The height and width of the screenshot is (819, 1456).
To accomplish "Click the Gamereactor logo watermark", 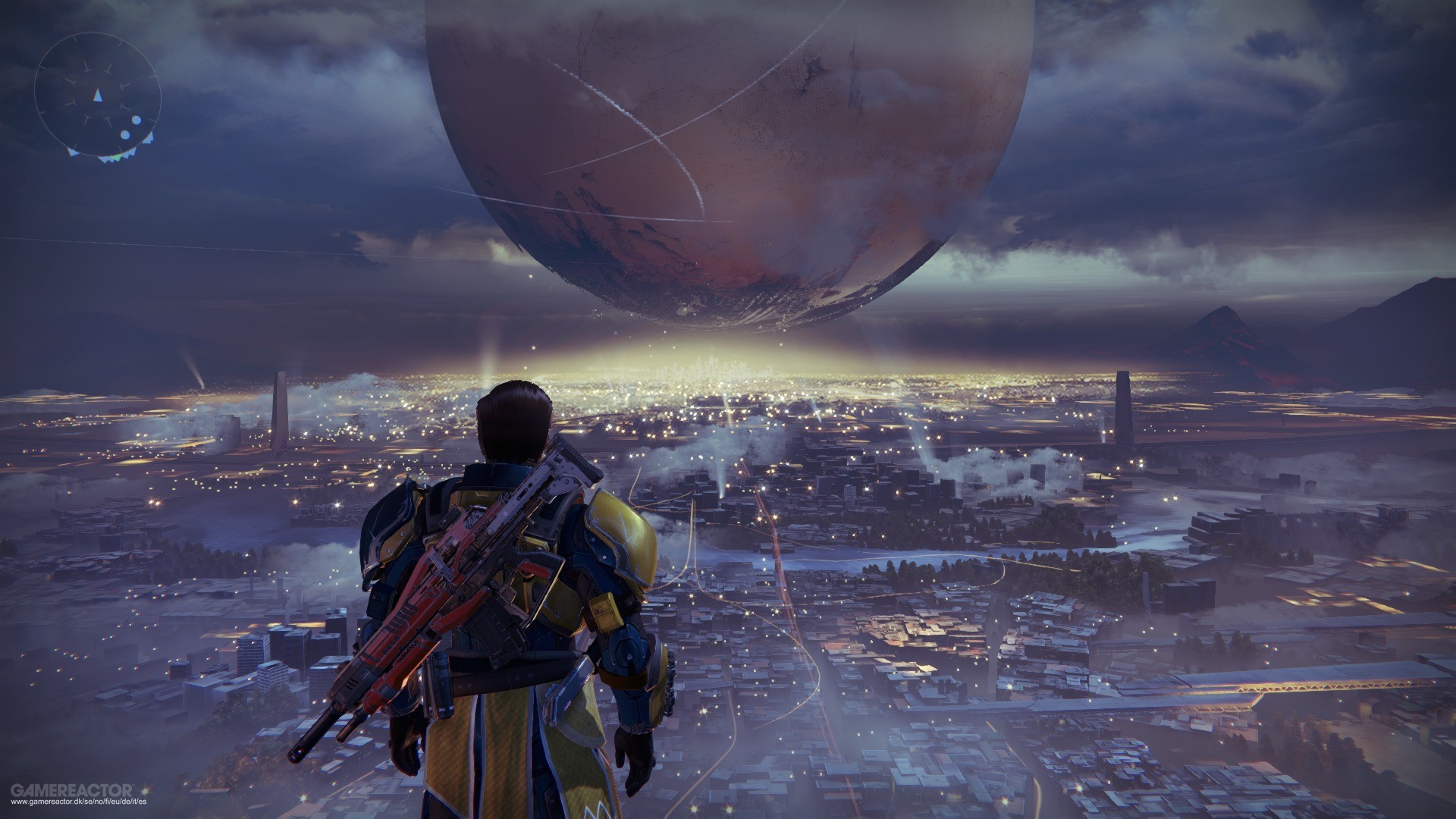I will point(71,790).
